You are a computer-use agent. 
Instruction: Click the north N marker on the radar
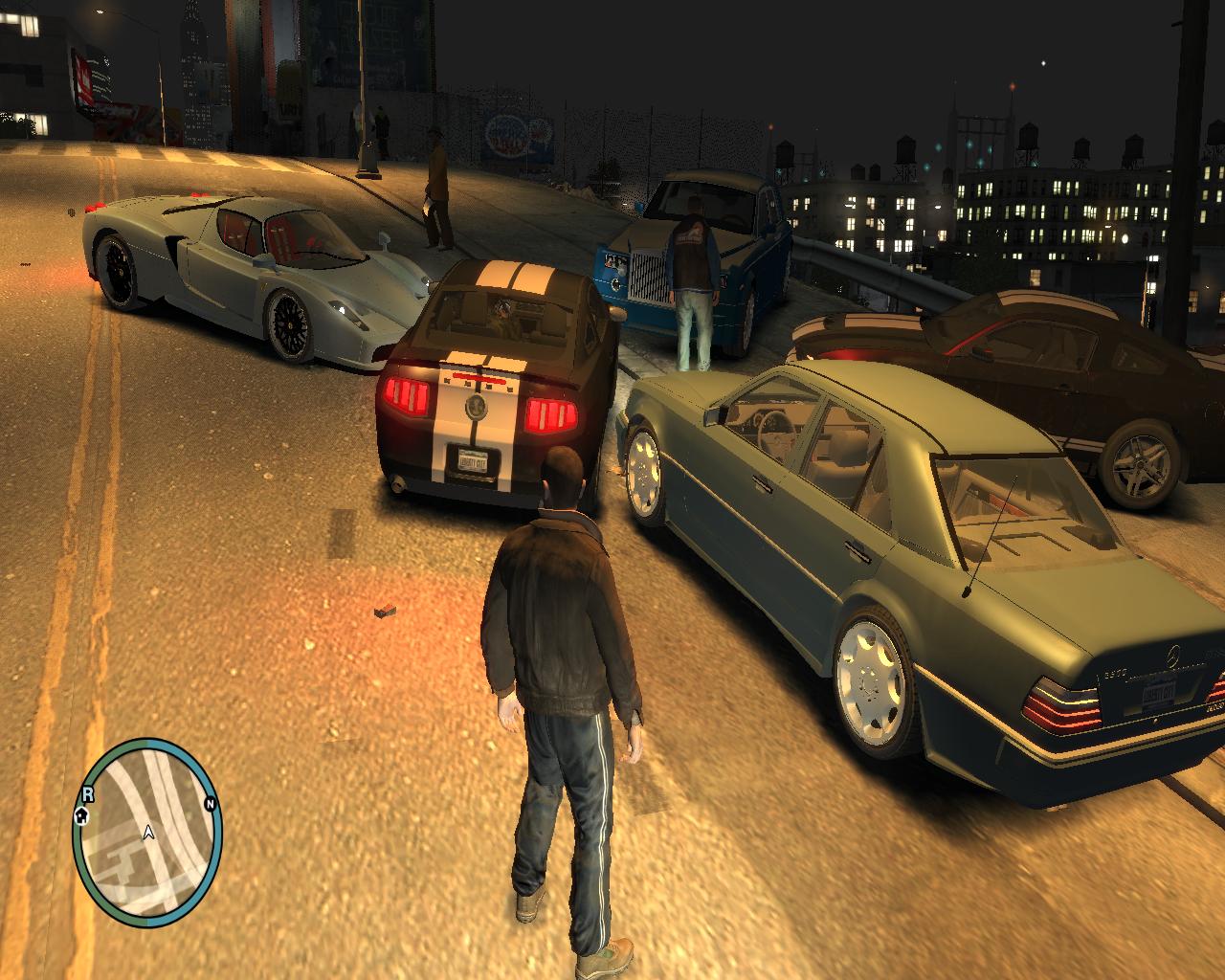(209, 805)
